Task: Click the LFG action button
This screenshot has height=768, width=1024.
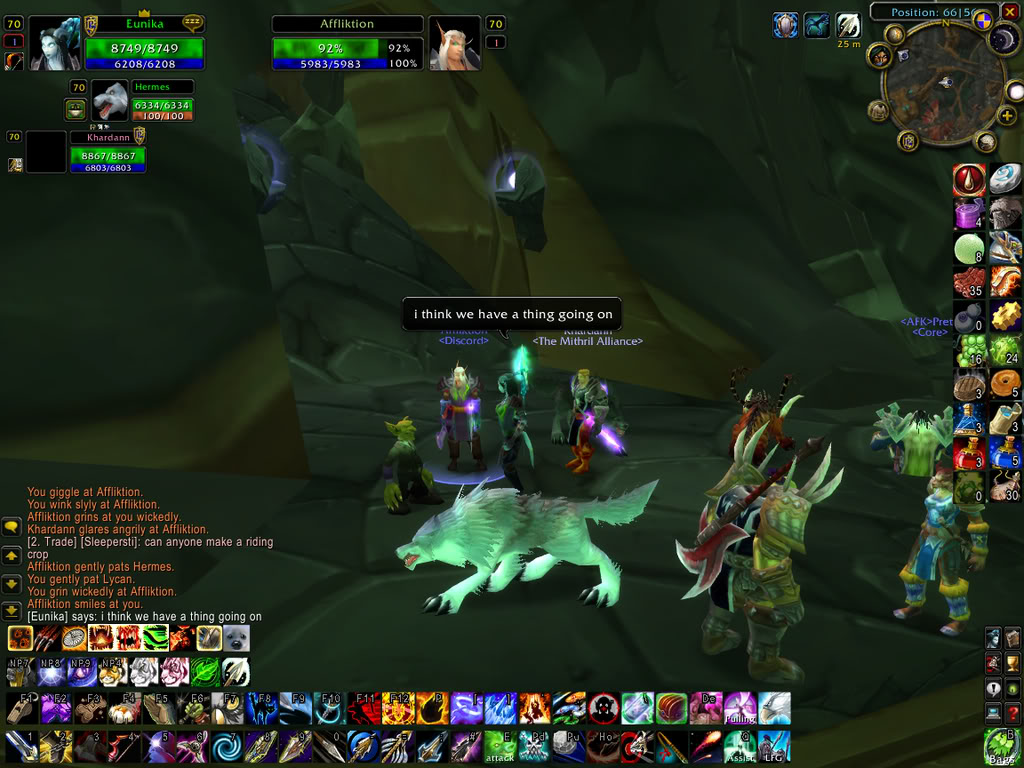Action: [773, 746]
